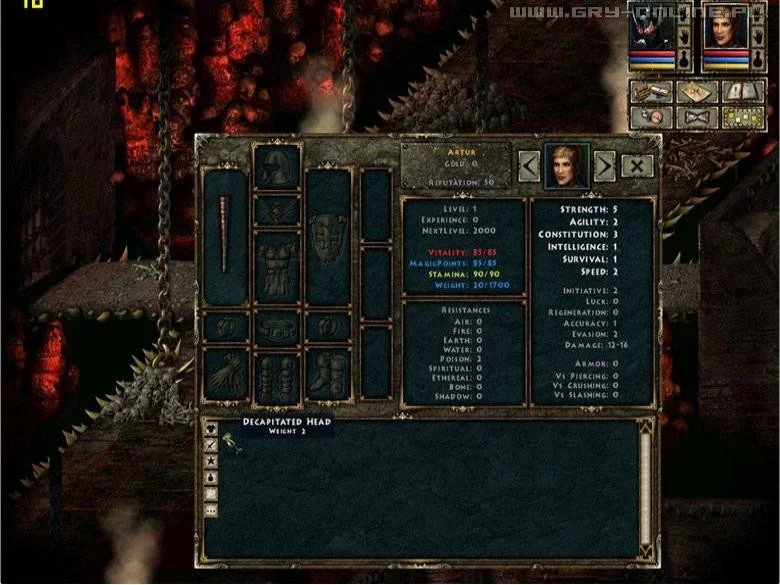
Task: Open the spellbook HUD button
Action: click(740, 91)
